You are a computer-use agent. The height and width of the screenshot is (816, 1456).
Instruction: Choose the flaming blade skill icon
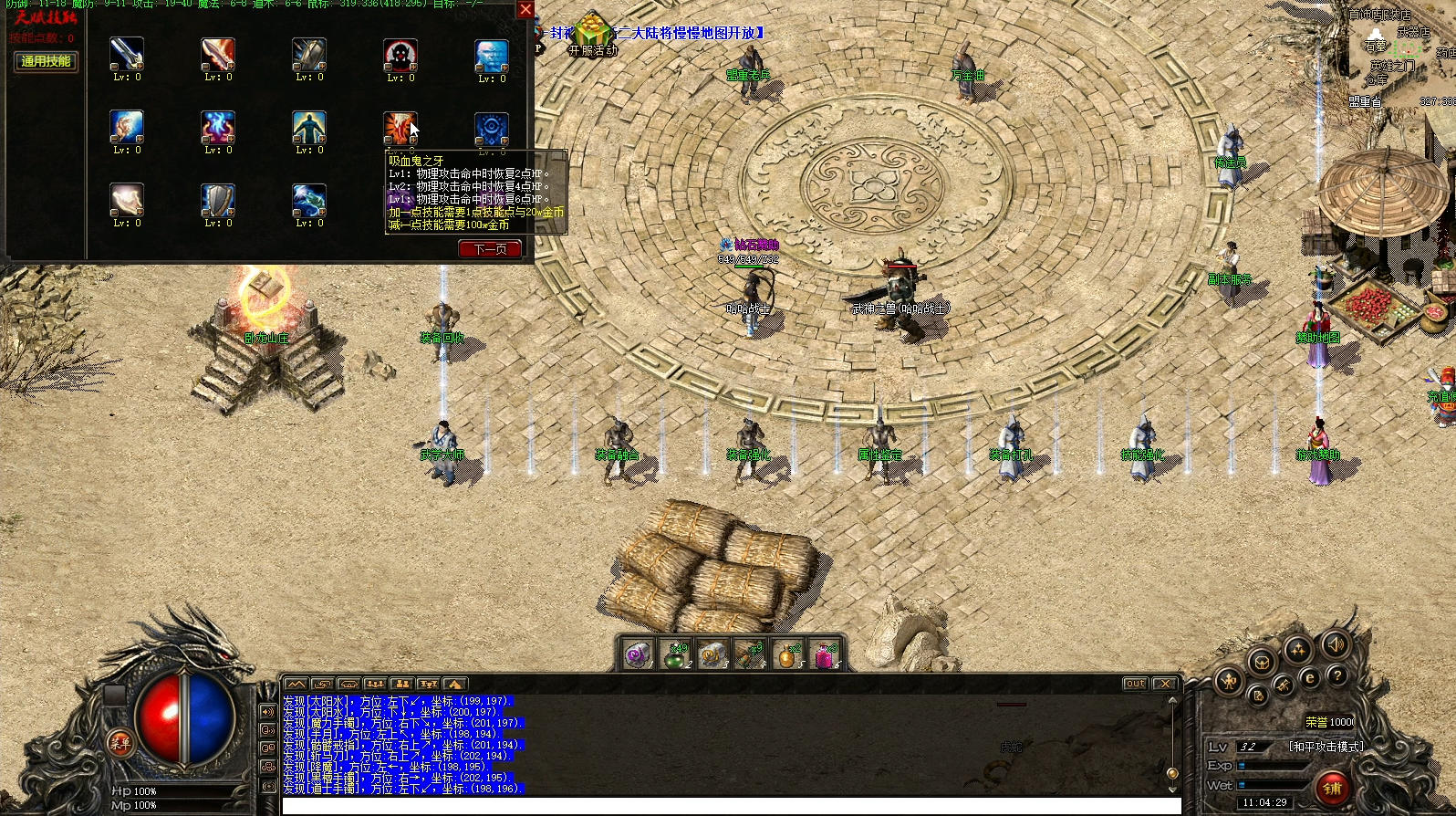[x=217, y=55]
